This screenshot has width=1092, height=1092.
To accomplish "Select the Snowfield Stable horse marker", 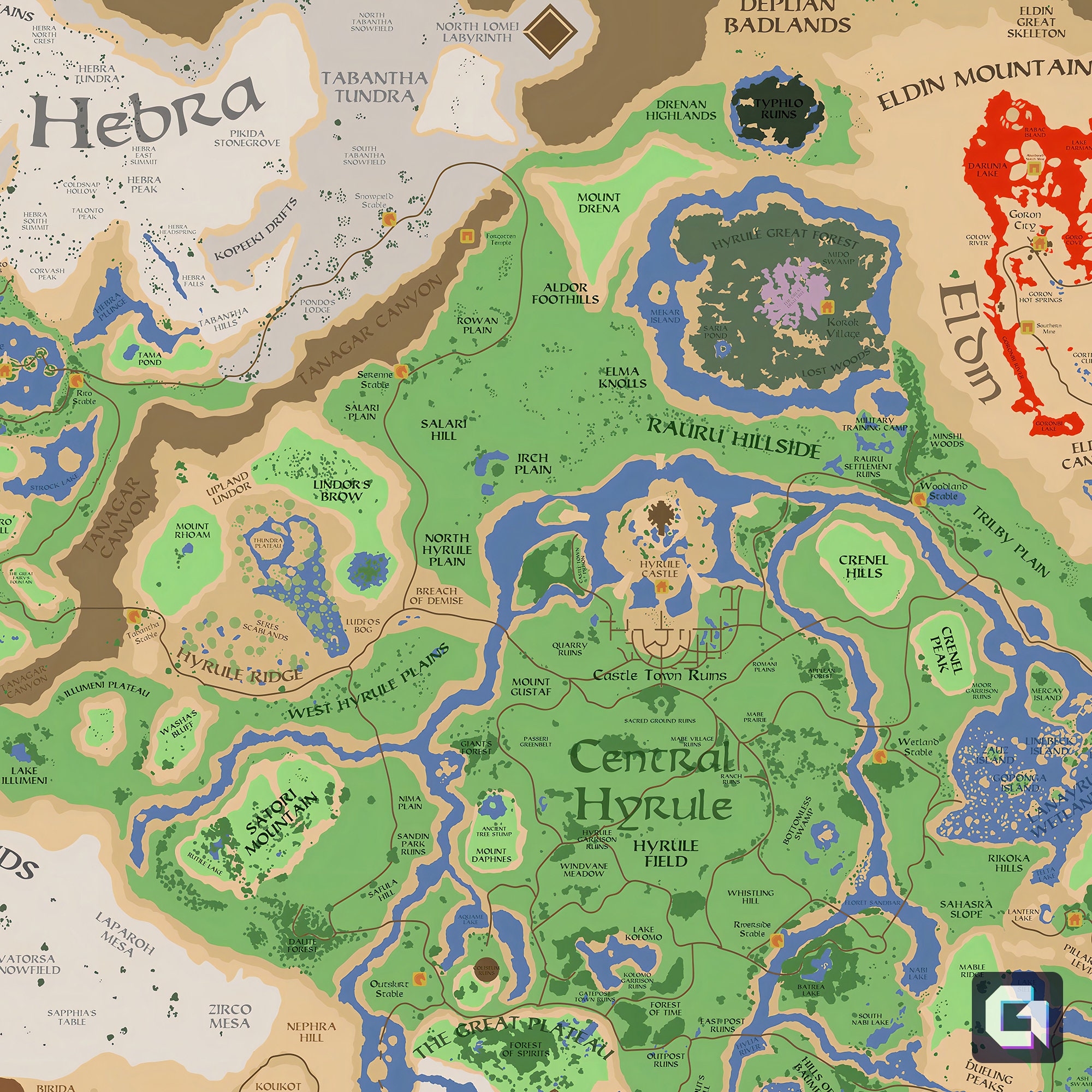I will pyautogui.click(x=388, y=218).
